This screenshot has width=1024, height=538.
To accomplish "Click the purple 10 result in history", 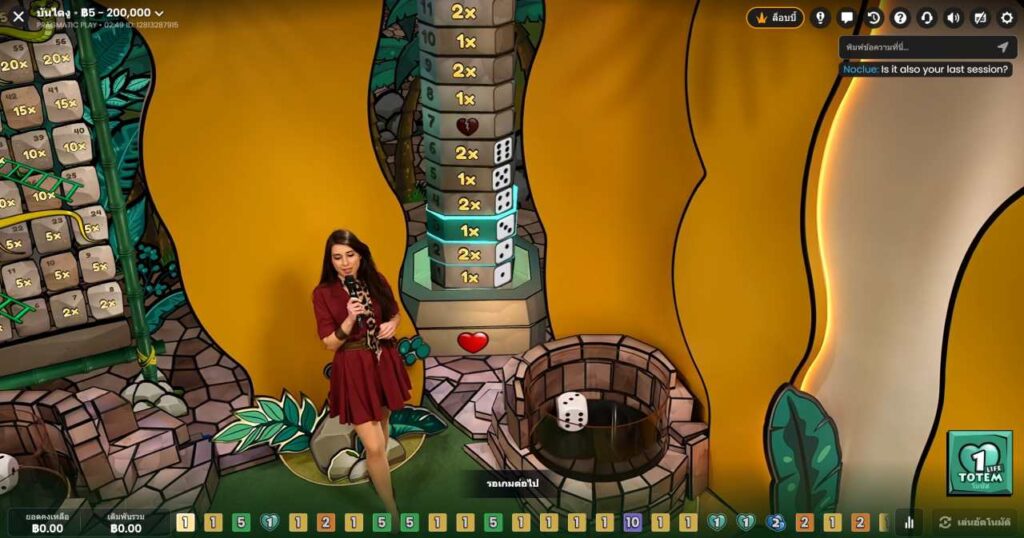I will (632, 522).
